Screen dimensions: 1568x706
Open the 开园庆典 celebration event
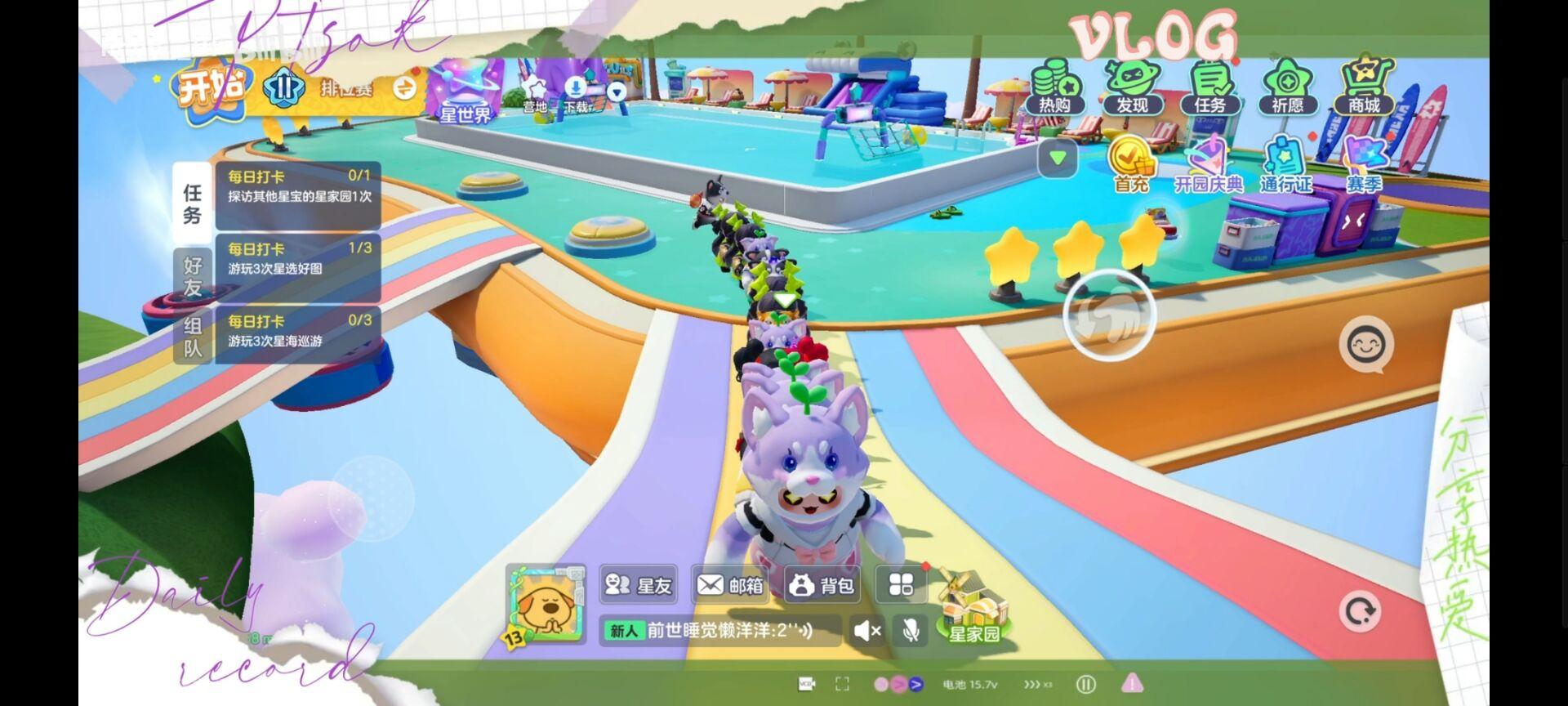[x=1209, y=165]
